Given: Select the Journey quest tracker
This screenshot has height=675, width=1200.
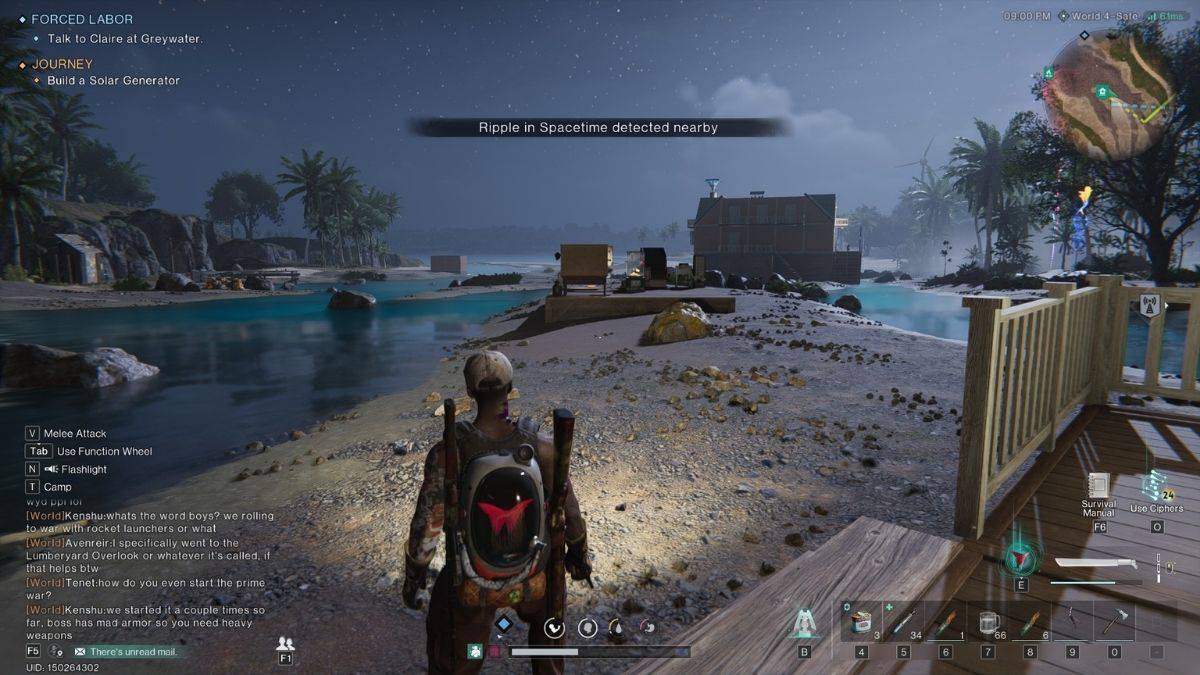Looking at the screenshot, I should point(62,64).
